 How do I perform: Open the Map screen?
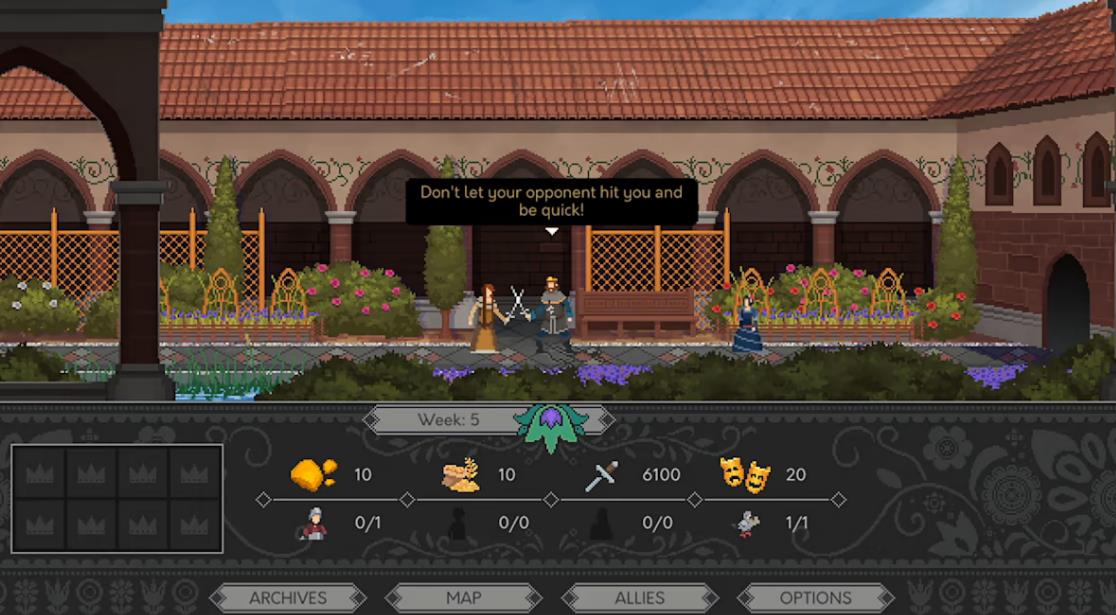[x=464, y=598]
